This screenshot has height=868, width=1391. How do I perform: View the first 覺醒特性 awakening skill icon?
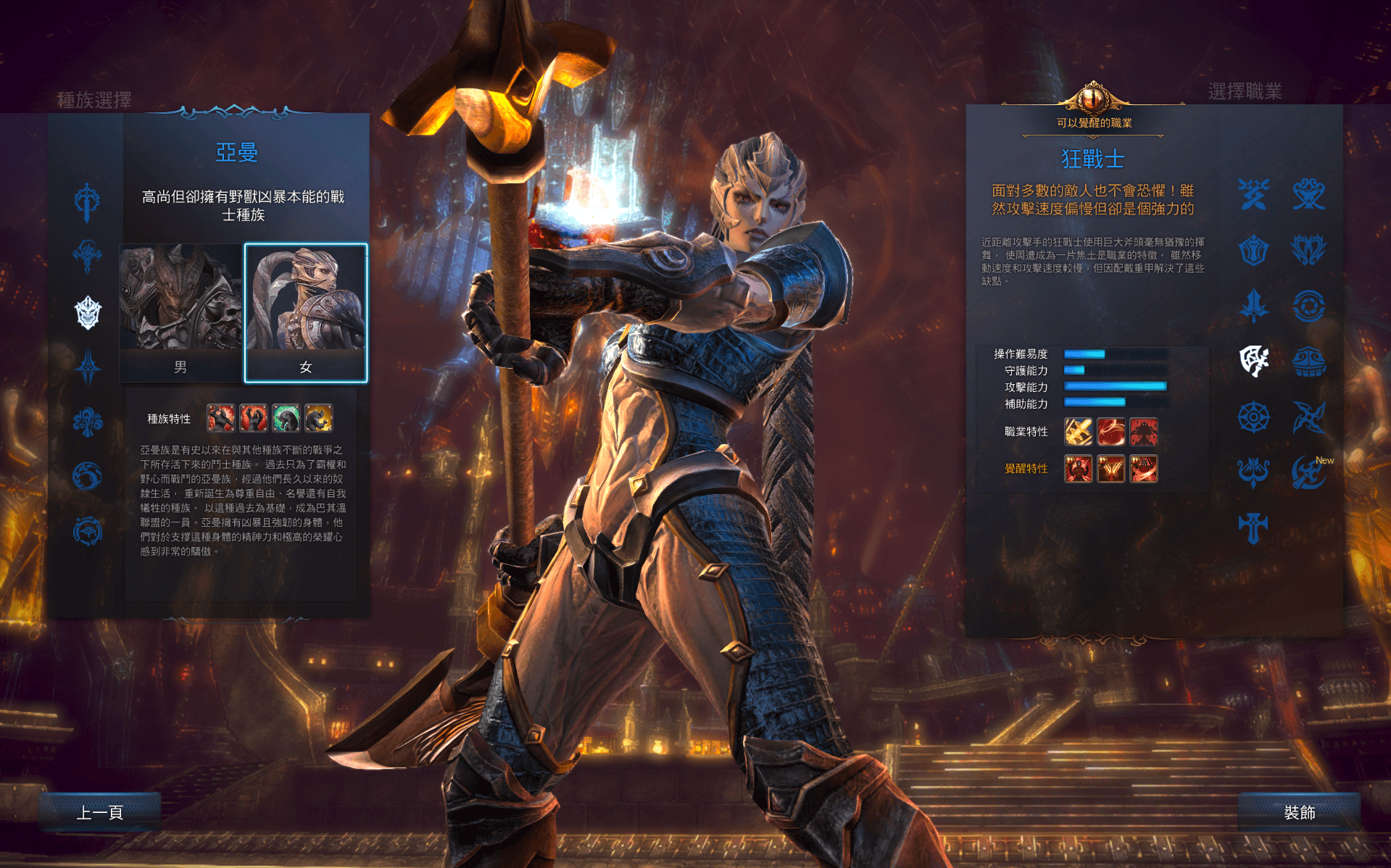(1078, 469)
